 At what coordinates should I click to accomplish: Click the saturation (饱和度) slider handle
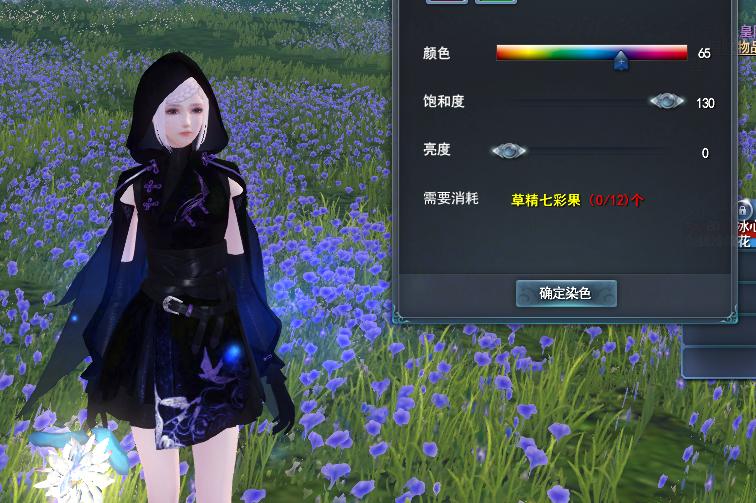click(666, 101)
